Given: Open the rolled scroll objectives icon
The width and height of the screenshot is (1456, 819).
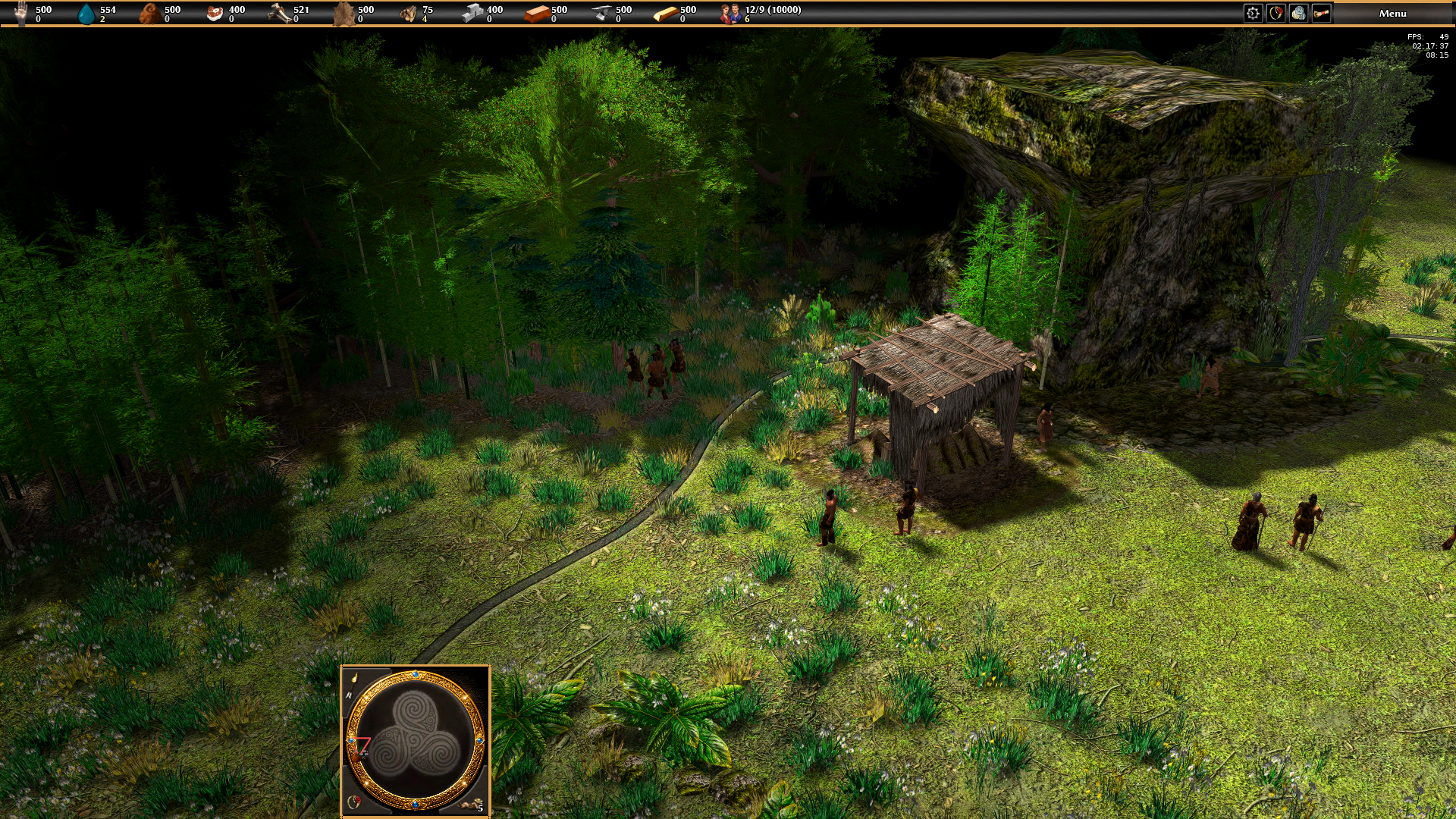Looking at the screenshot, I should point(1321,13).
